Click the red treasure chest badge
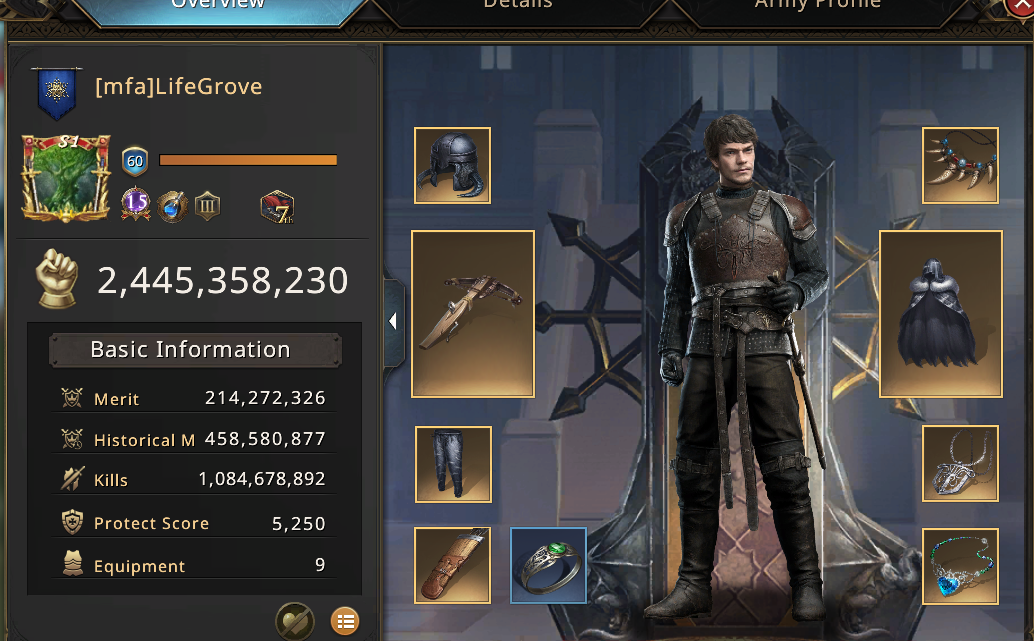 277,207
